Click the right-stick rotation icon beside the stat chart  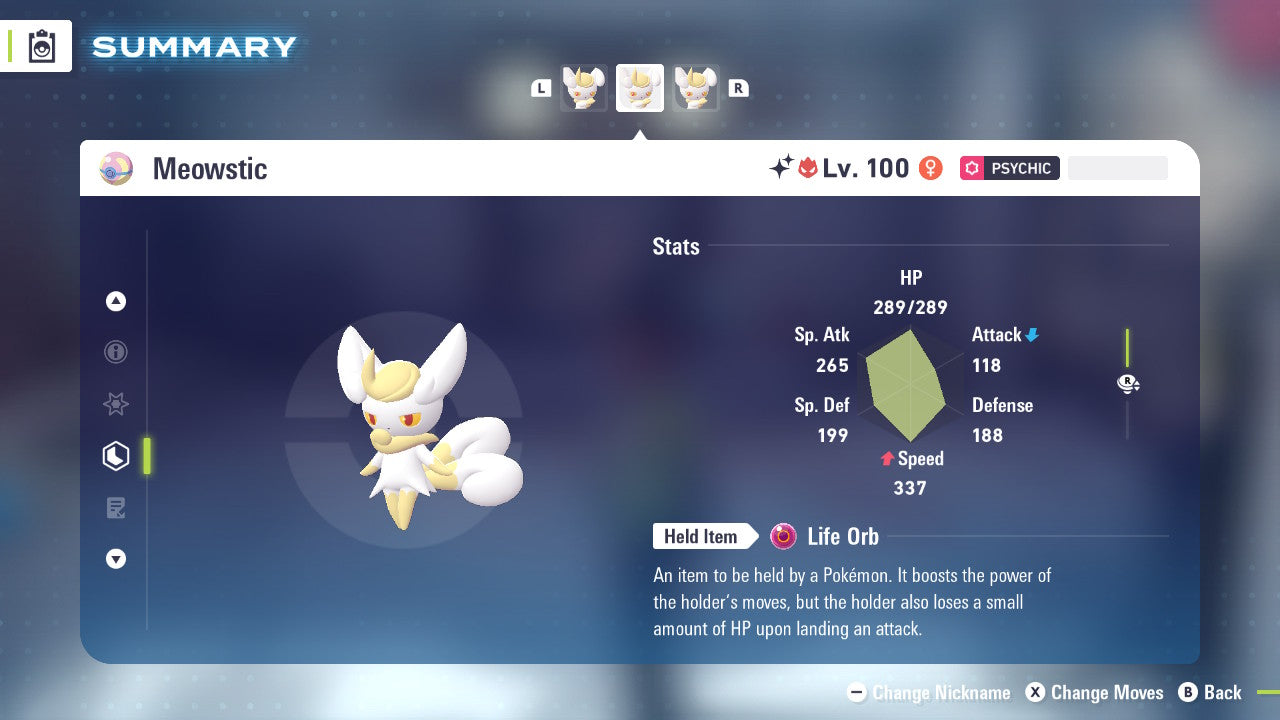pos(1127,383)
